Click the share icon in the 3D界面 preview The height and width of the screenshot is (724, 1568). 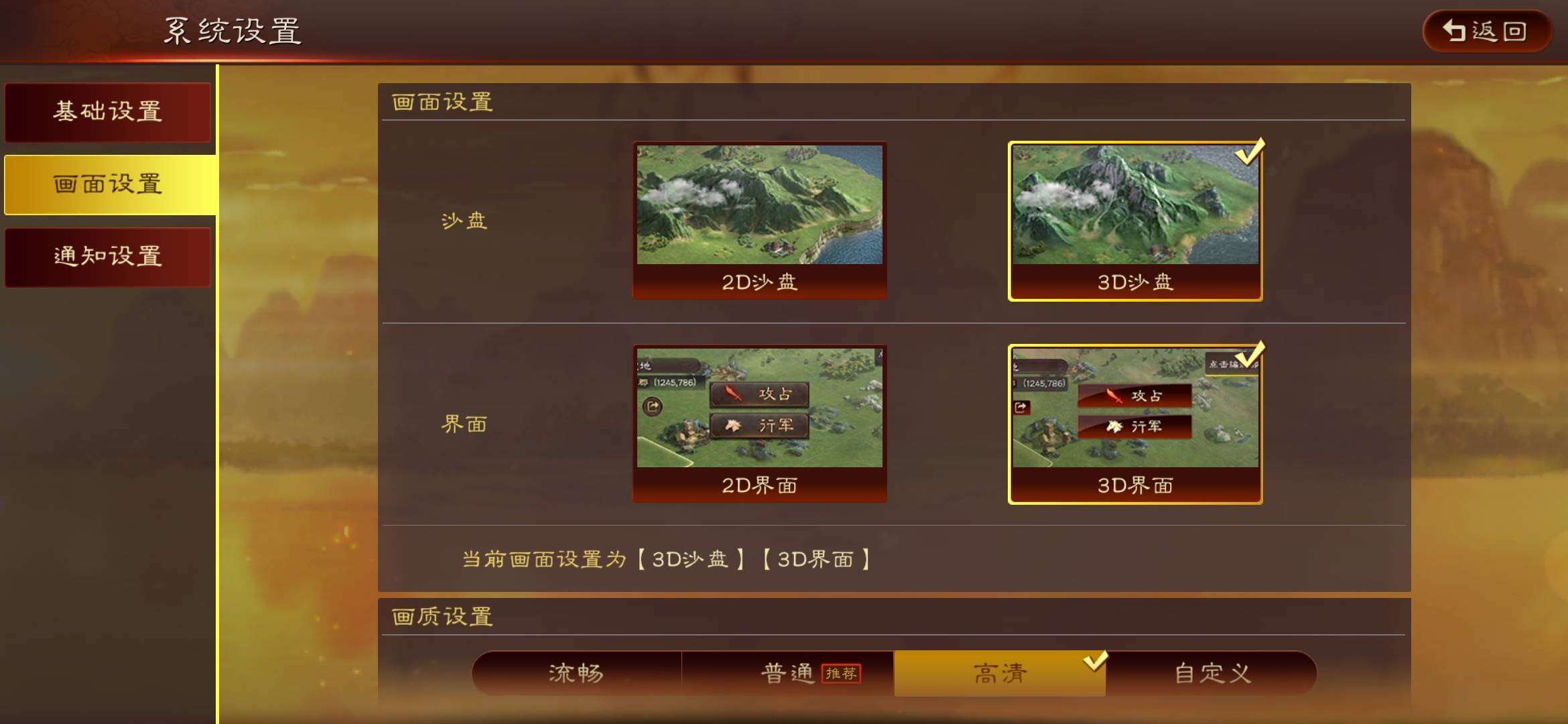(x=1021, y=408)
